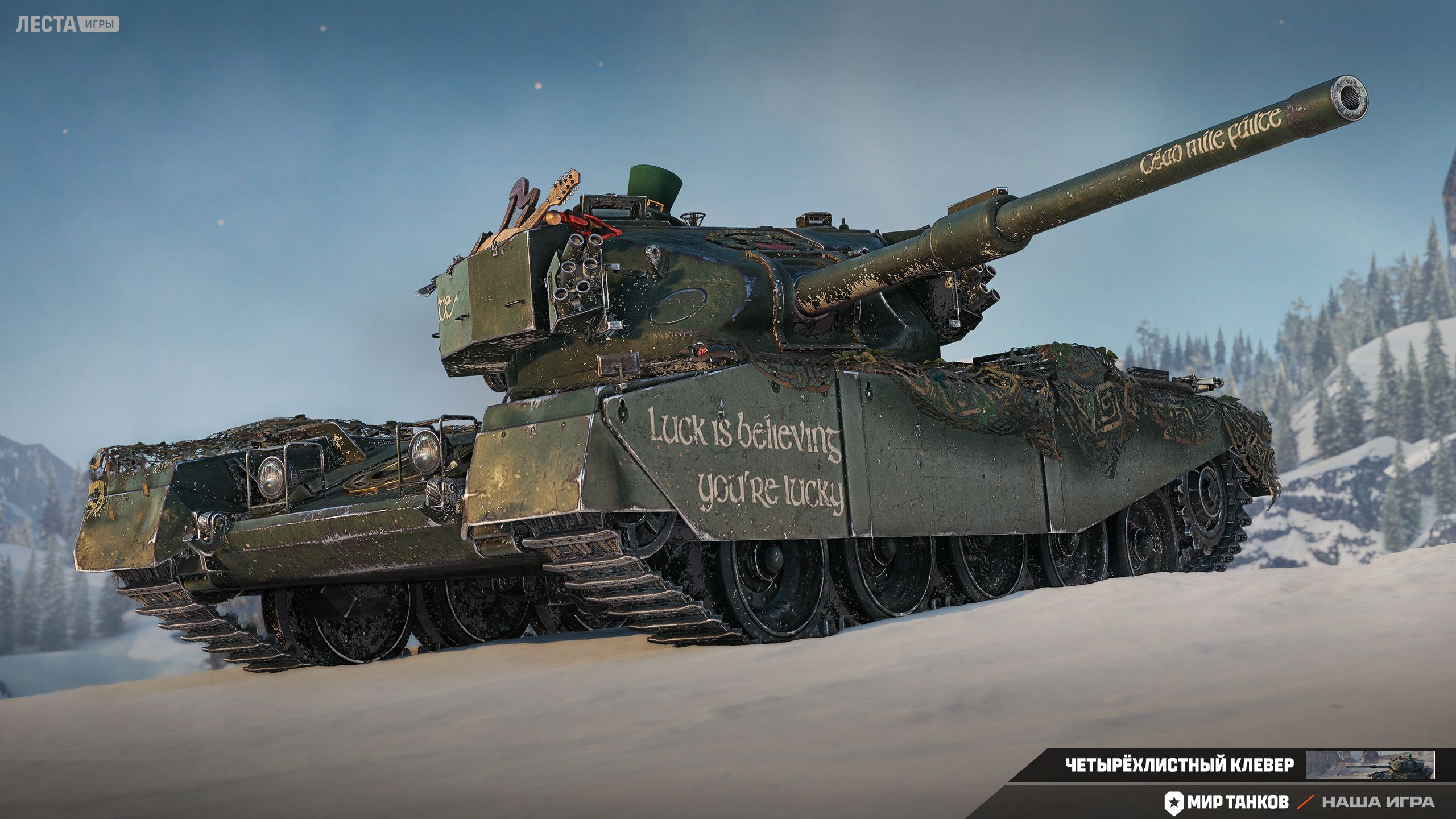Screen dimensions: 1456x819
Task: Click the Леста Игры logo
Action: (x=67, y=24)
